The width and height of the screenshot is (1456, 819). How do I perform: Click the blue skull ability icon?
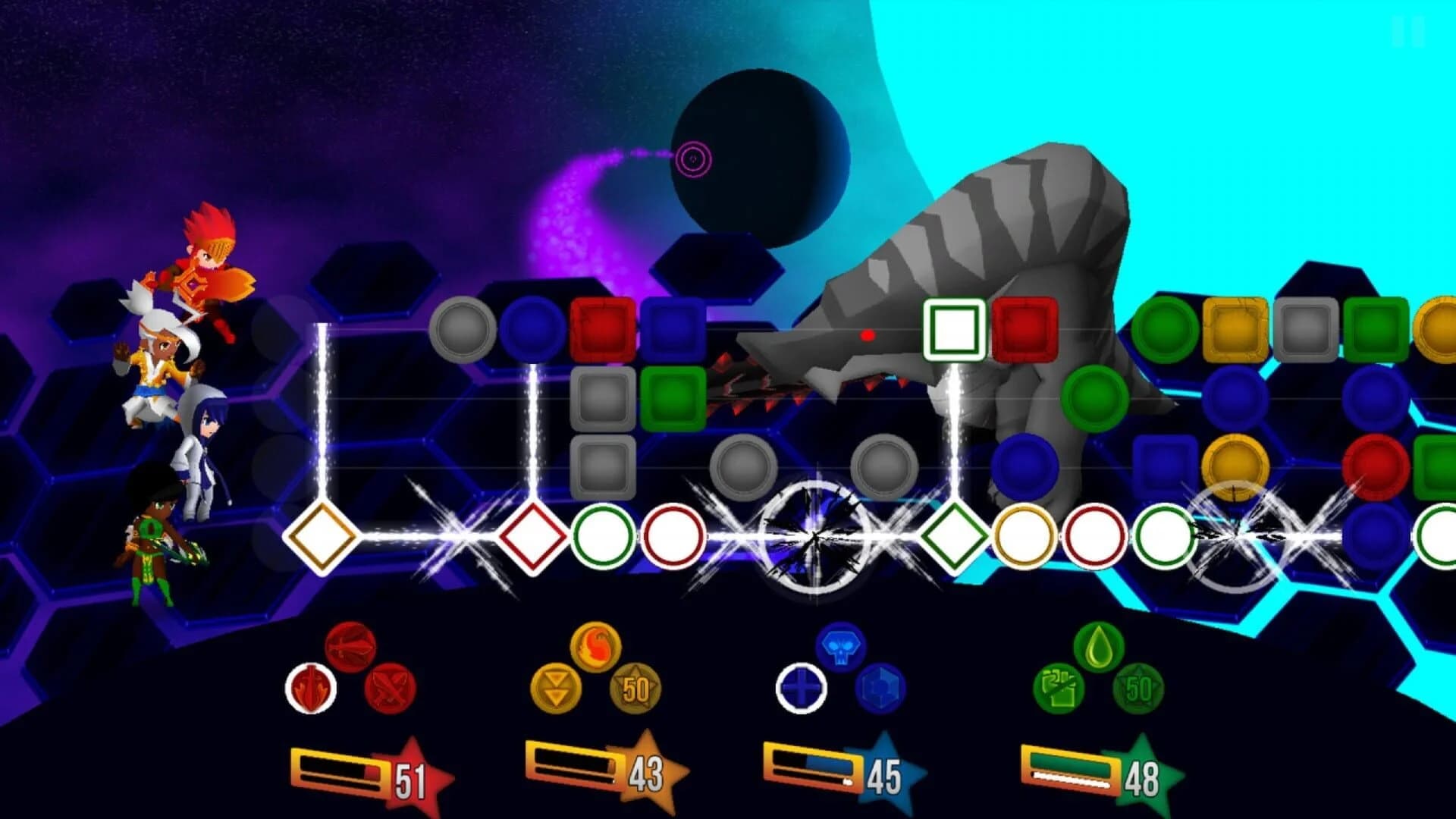pyautogui.click(x=840, y=645)
